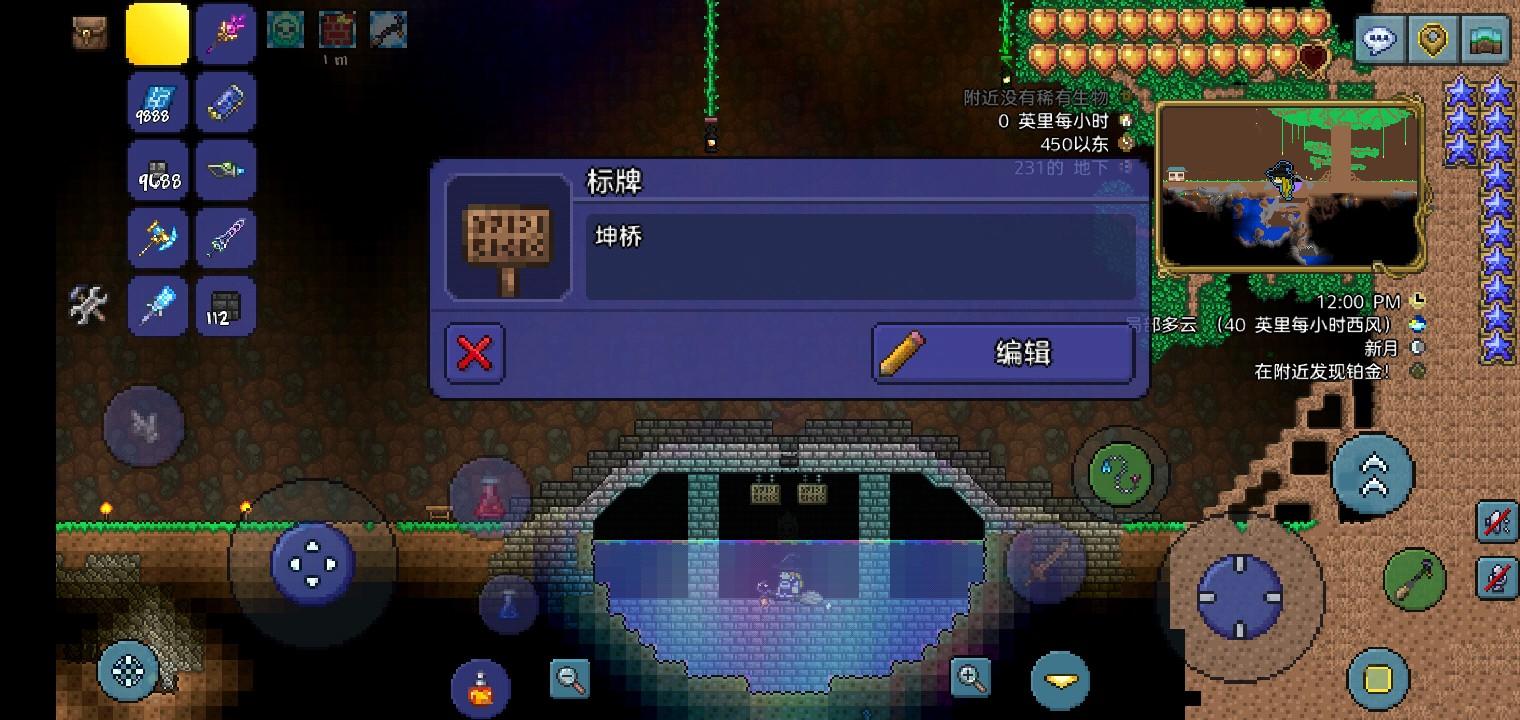
Task: Open the inventory blocks icon top right
Action: pyautogui.click(x=1487, y=40)
